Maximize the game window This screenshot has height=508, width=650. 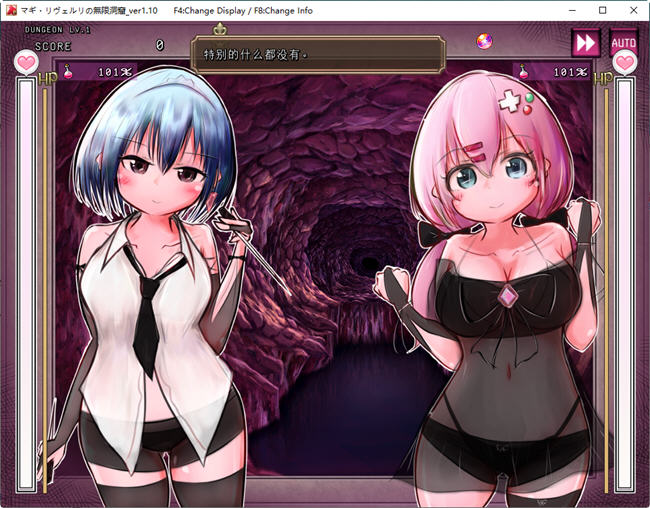point(602,10)
